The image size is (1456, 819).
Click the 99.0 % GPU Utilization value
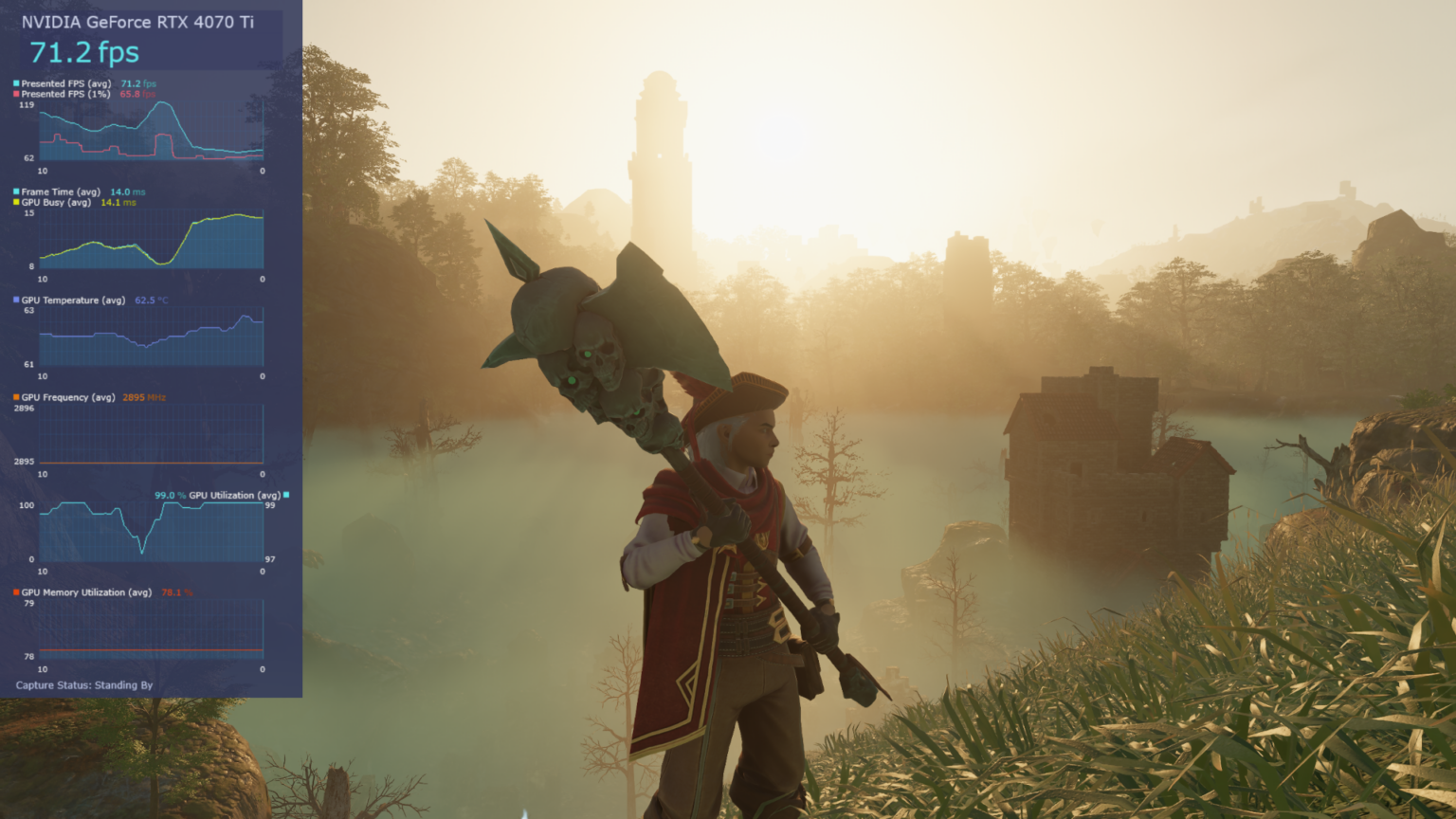click(x=171, y=494)
